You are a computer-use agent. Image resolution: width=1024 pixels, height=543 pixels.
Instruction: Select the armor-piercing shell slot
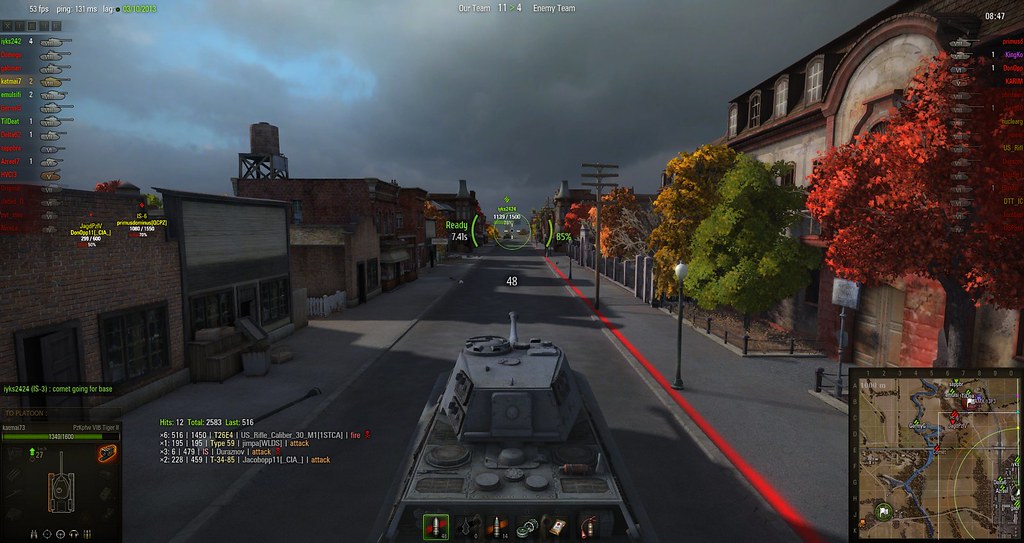[x=436, y=527]
